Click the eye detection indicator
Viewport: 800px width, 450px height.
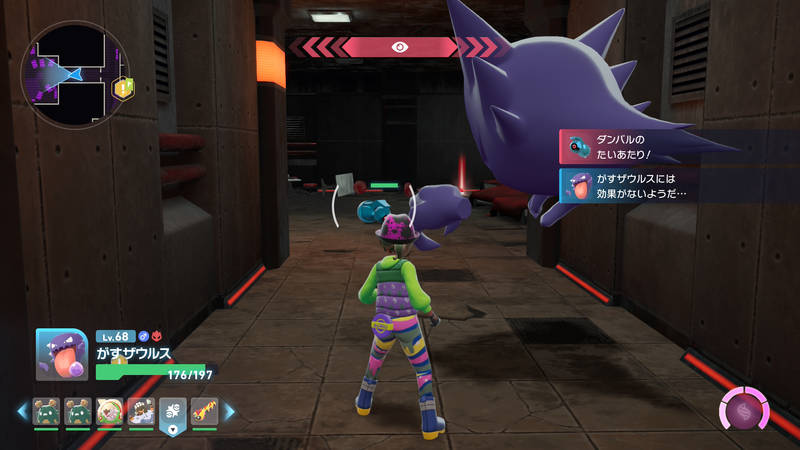point(399,46)
